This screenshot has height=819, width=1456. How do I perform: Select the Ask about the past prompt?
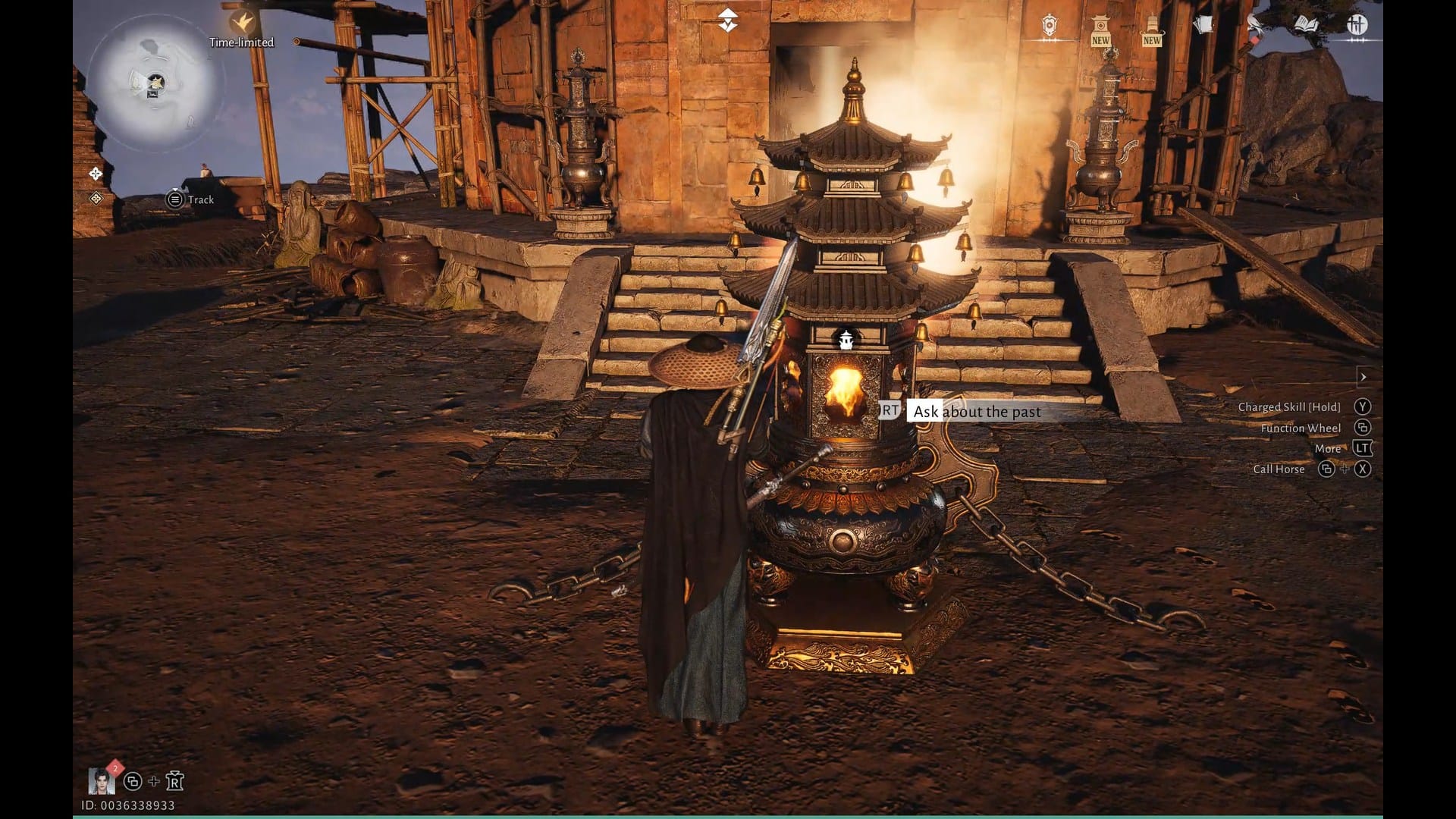click(977, 412)
